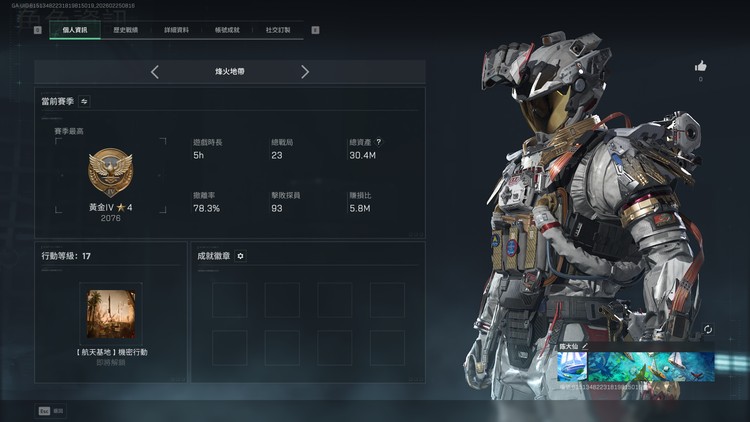Select the 個人資訊 tab
The height and width of the screenshot is (422, 750).
tap(75, 30)
